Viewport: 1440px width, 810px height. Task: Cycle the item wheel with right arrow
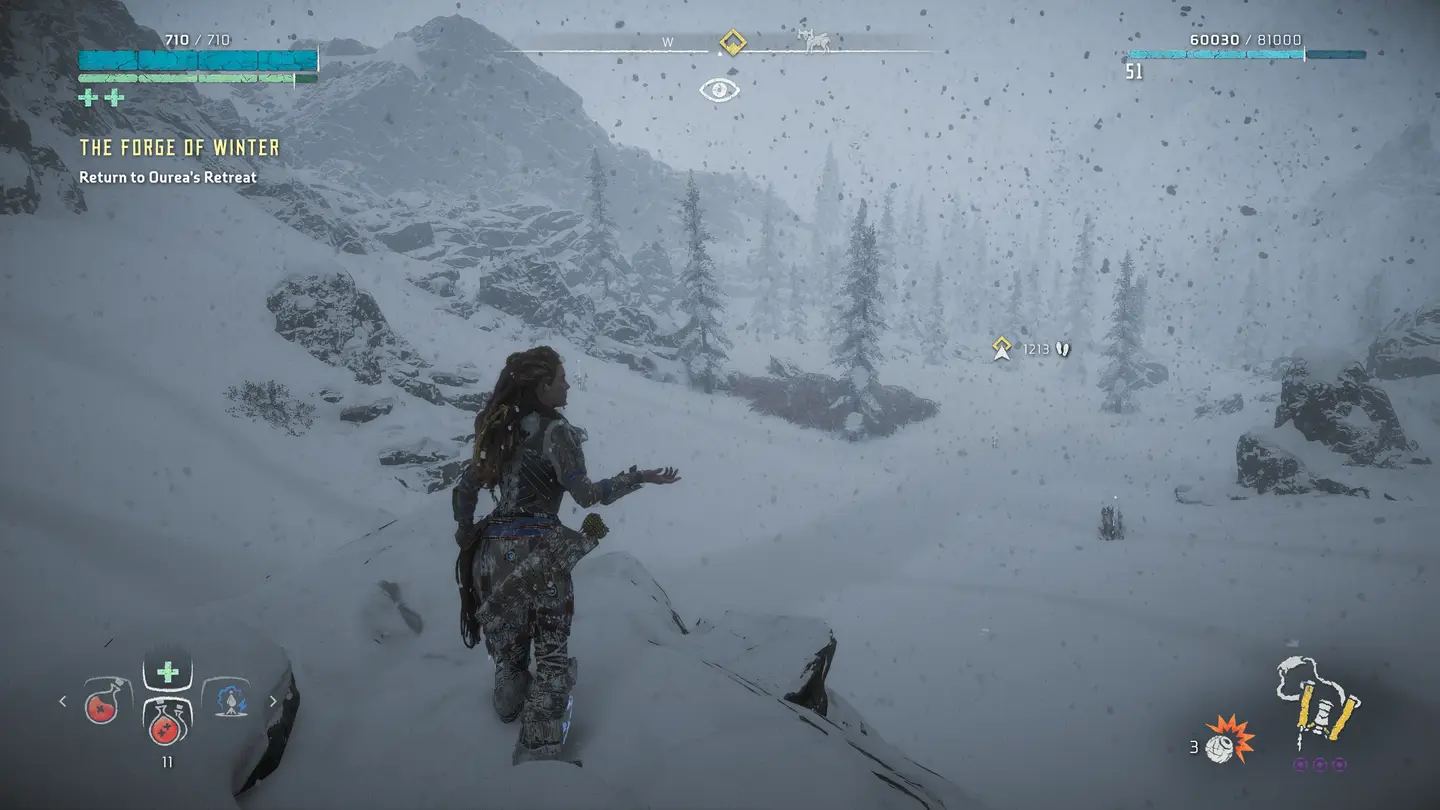tap(273, 702)
